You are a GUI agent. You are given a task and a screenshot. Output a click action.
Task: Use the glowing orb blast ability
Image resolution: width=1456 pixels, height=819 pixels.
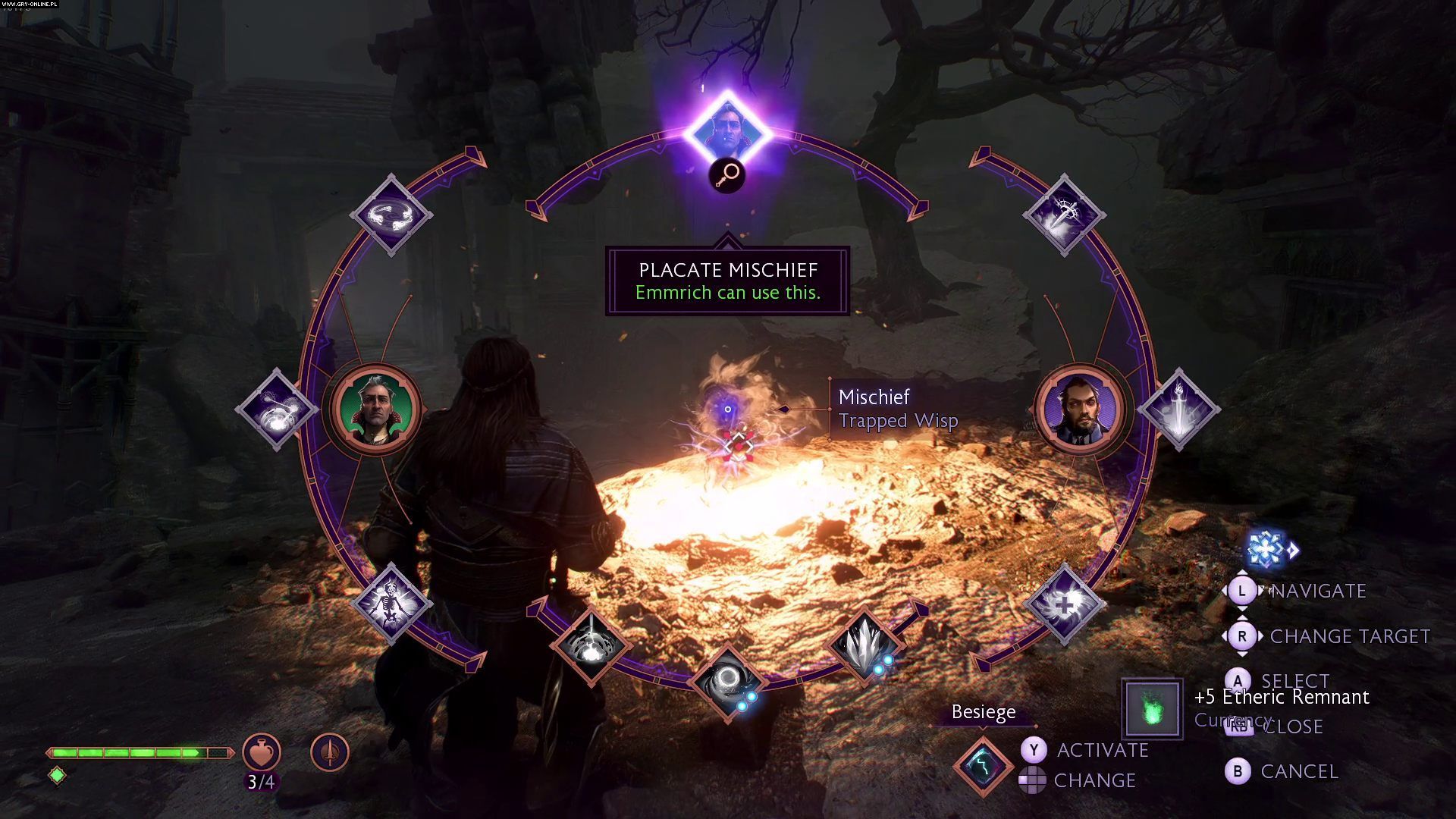(x=276, y=409)
